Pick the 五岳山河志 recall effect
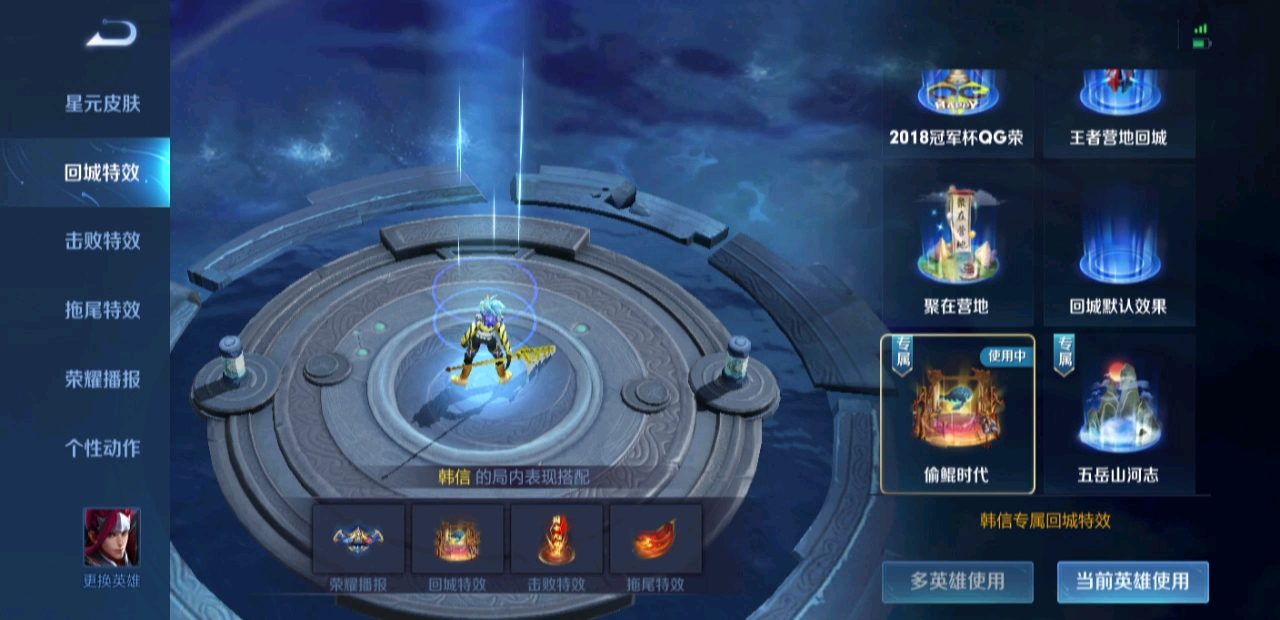Viewport: 1280px width, 620px height. (x=1118, y=413)
